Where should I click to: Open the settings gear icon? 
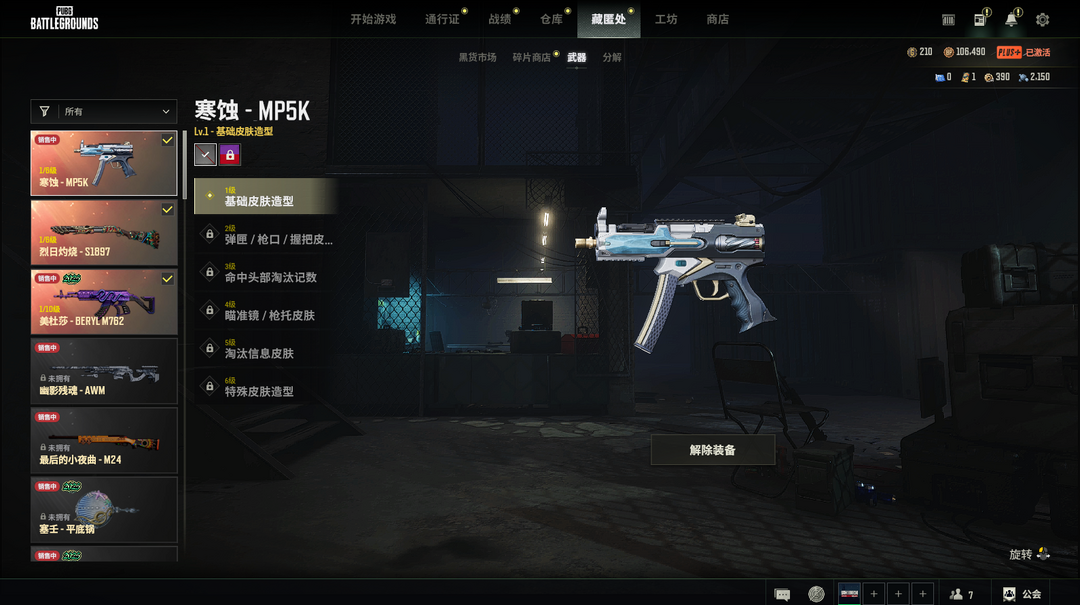click(x=1043, y=20)
